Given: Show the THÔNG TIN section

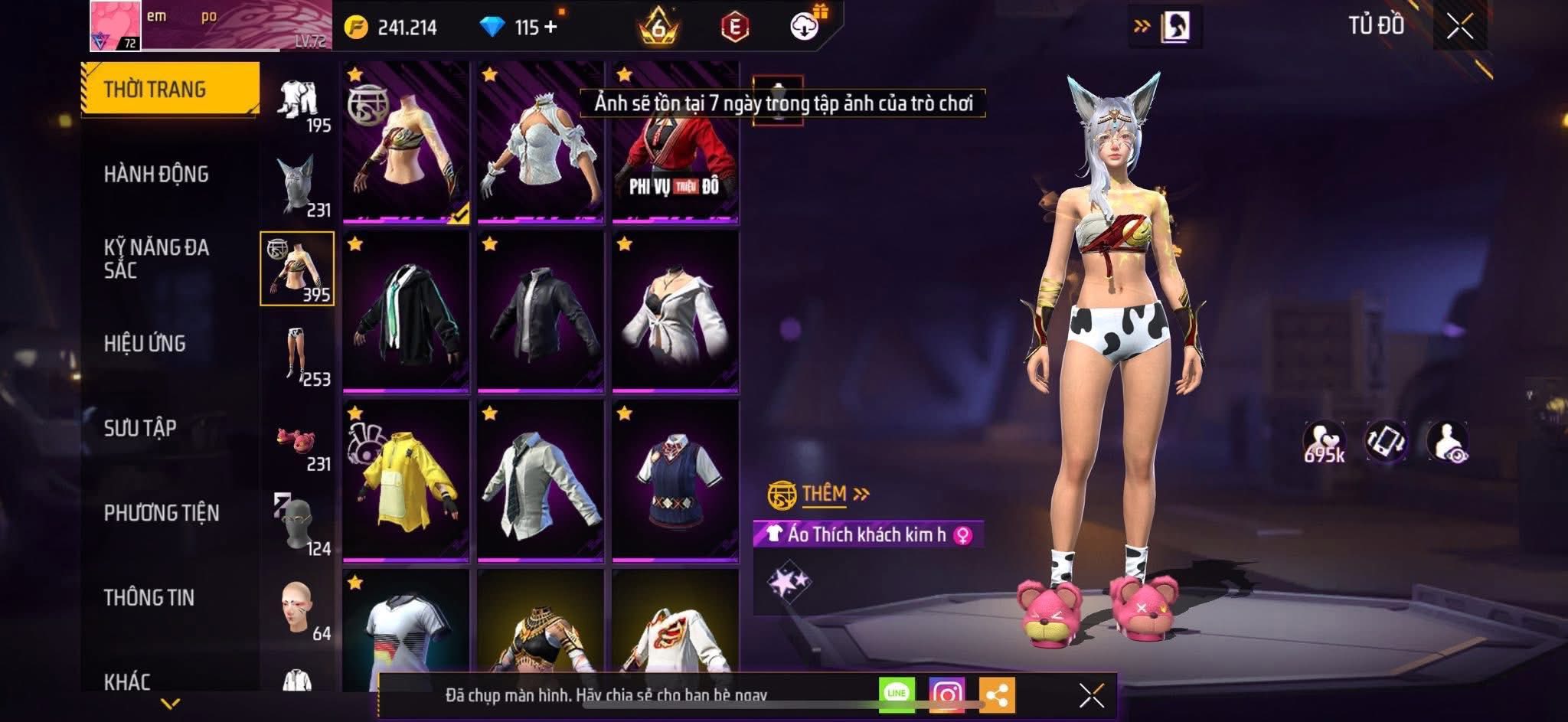Looking at the screenshot, I should pyautogui.click(x=149, y=597).
